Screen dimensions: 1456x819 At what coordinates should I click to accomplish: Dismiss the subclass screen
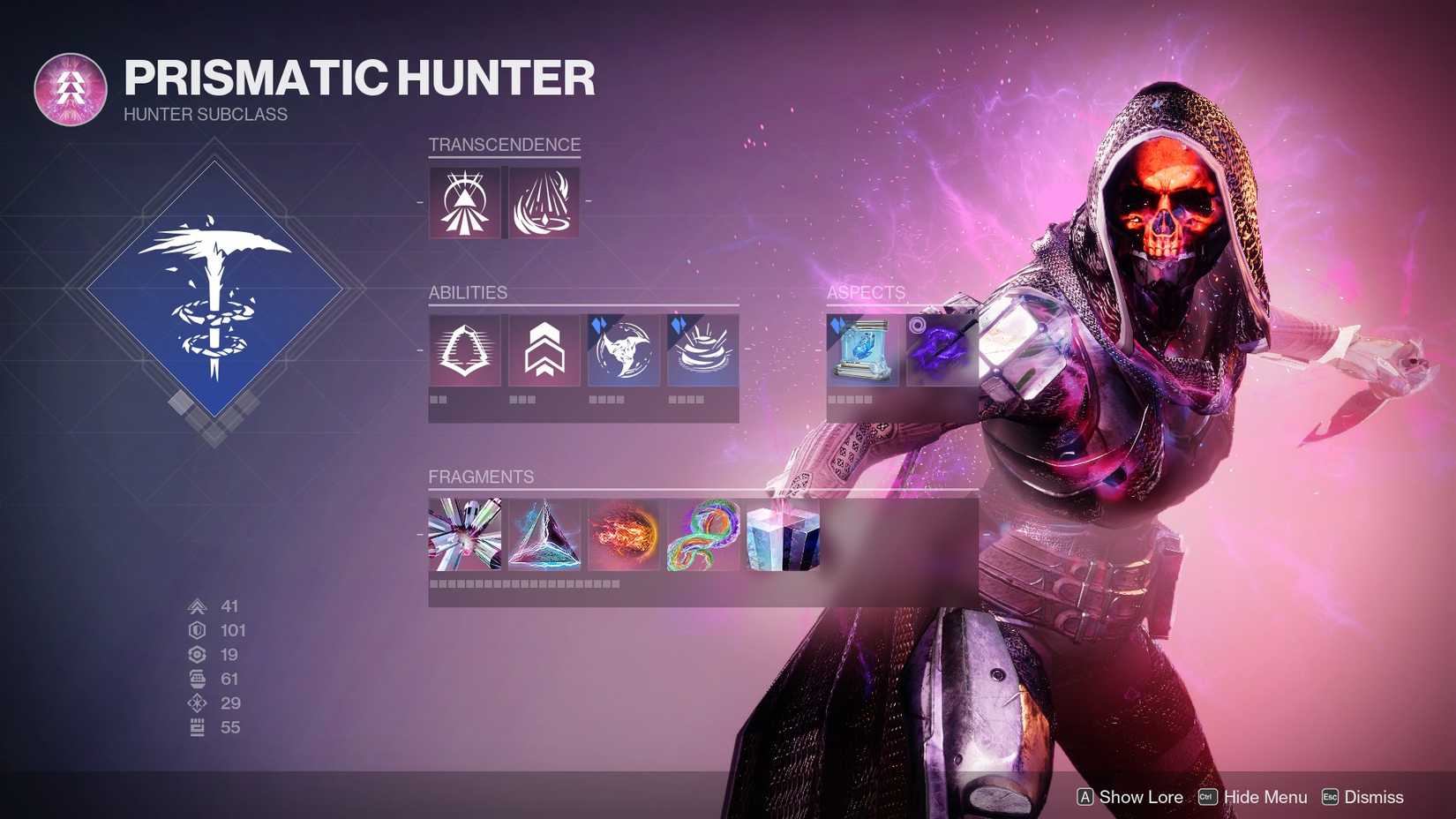point(1373,797)
